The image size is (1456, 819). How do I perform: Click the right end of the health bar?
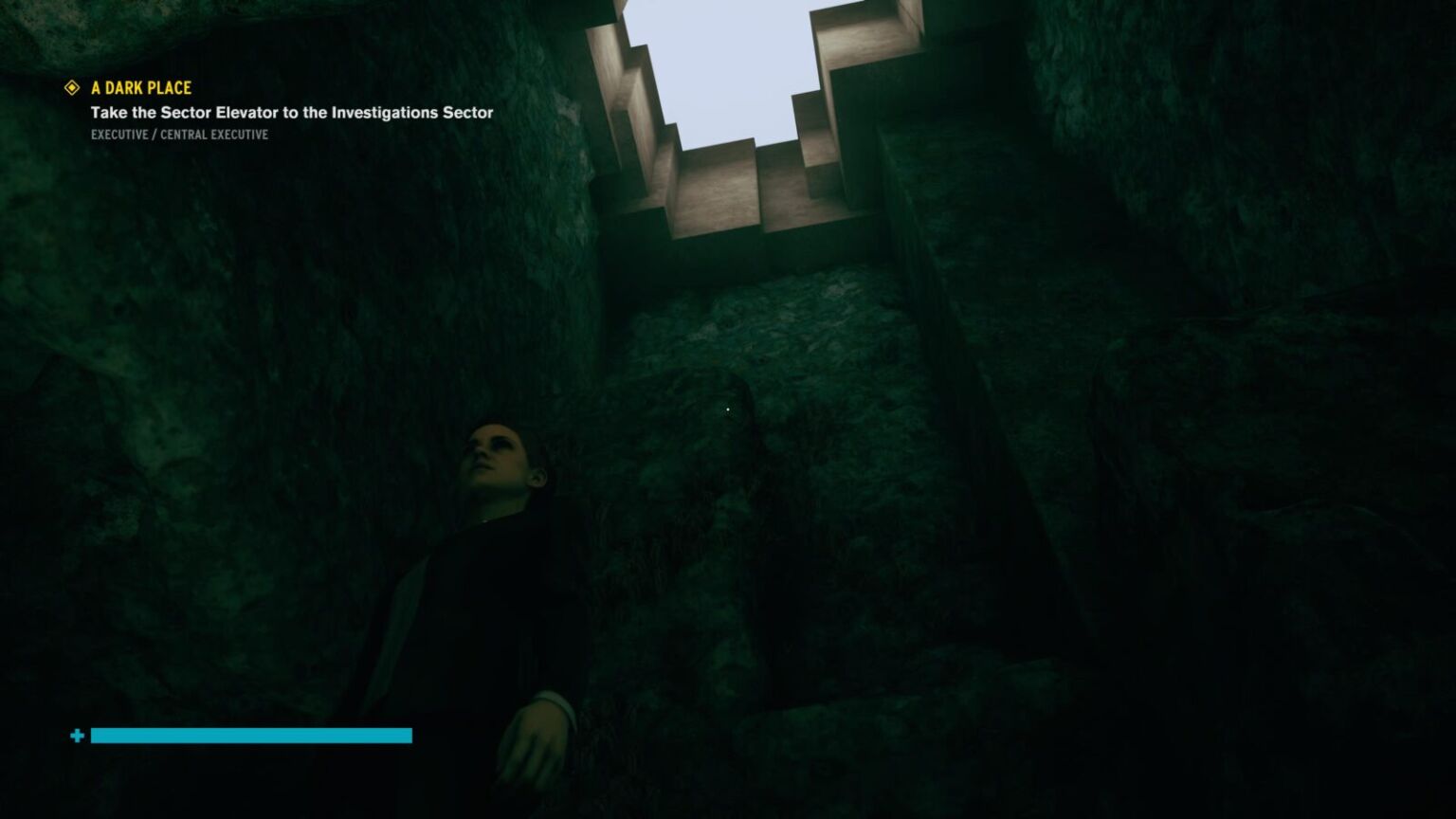click(408, 736)
